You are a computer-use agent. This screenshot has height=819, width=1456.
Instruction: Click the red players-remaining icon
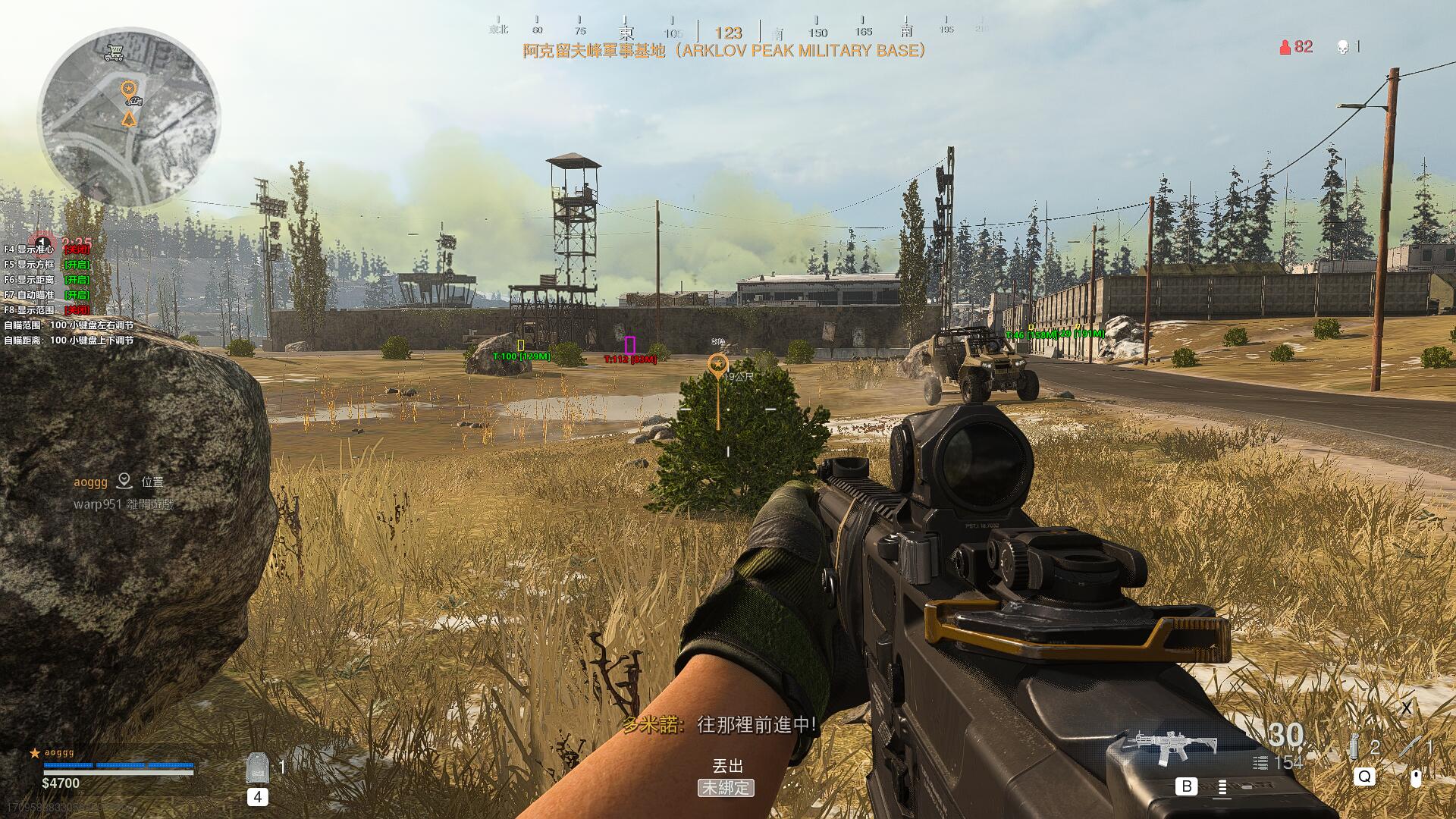point(1285,47)
